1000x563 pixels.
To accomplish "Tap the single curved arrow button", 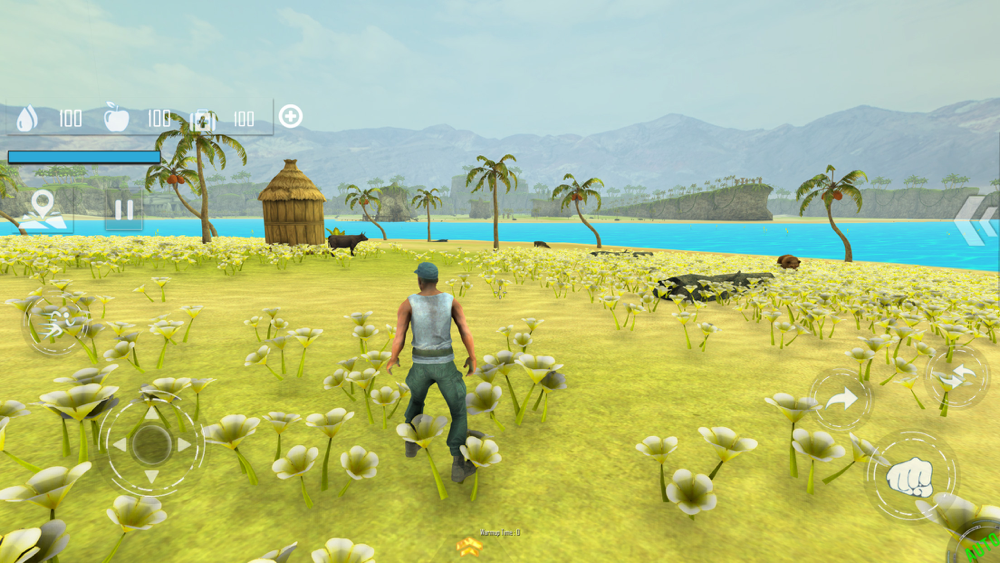I will tap(840, 399).
